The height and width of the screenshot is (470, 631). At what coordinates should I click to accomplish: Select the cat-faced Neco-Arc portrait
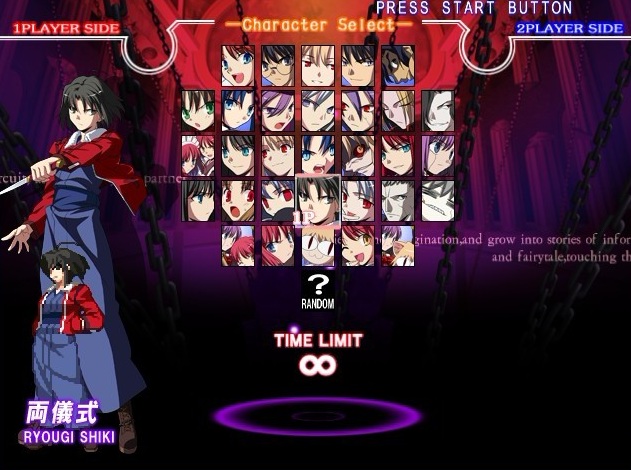click(x=317, y=245)
